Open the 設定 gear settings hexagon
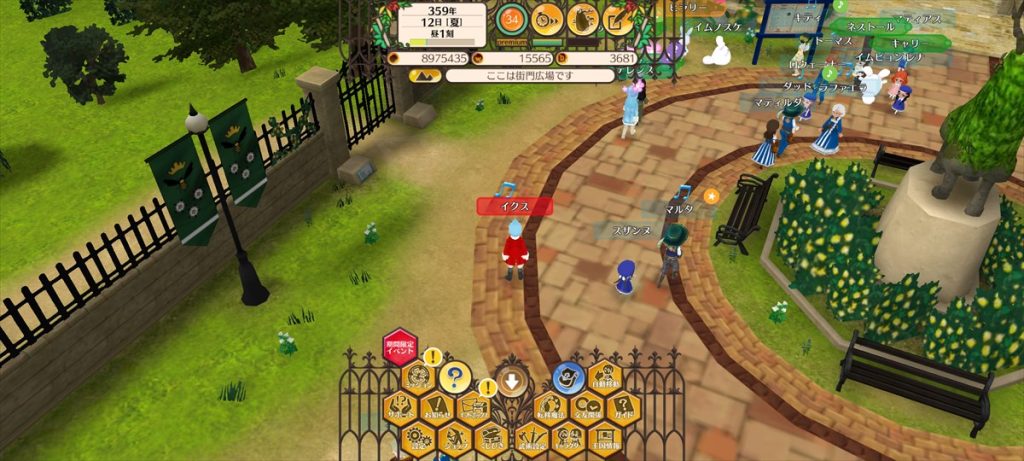 (x=418, y=438)
